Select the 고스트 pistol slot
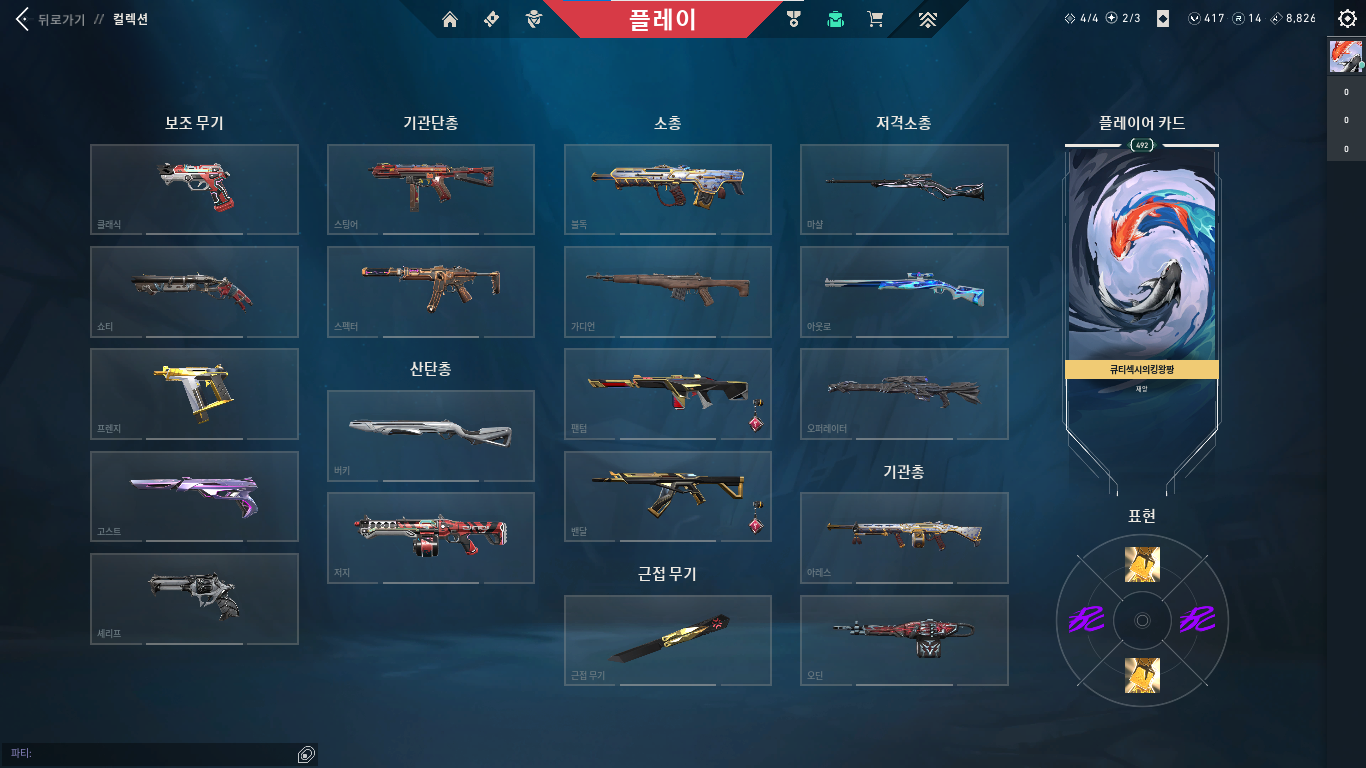The height and width of the screenshot is (768, 1366). pos(194,496)
